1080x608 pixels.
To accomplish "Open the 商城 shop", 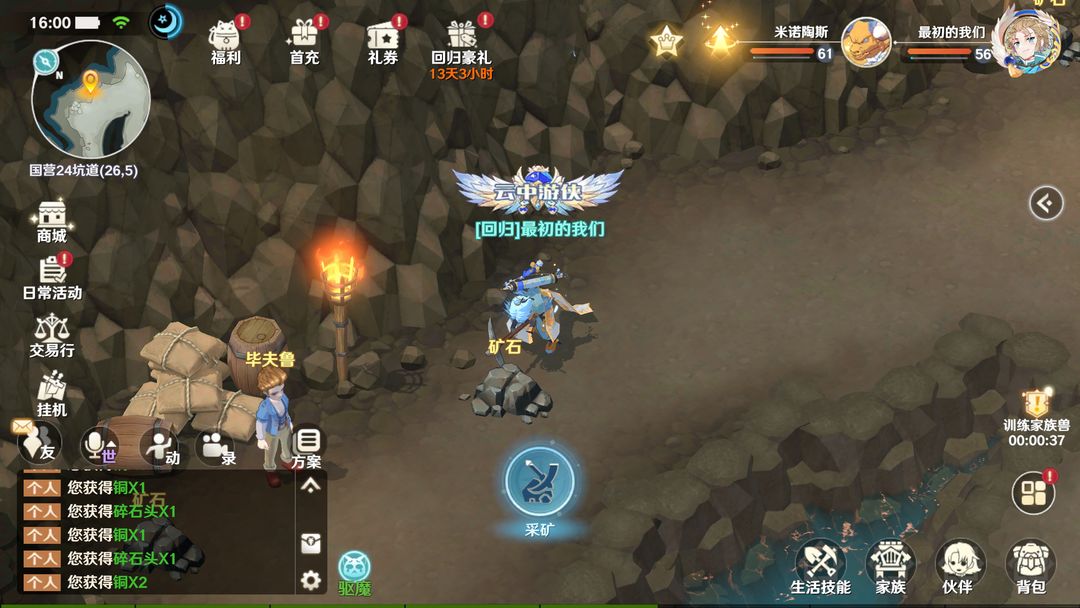I will (x=52, y=220).
